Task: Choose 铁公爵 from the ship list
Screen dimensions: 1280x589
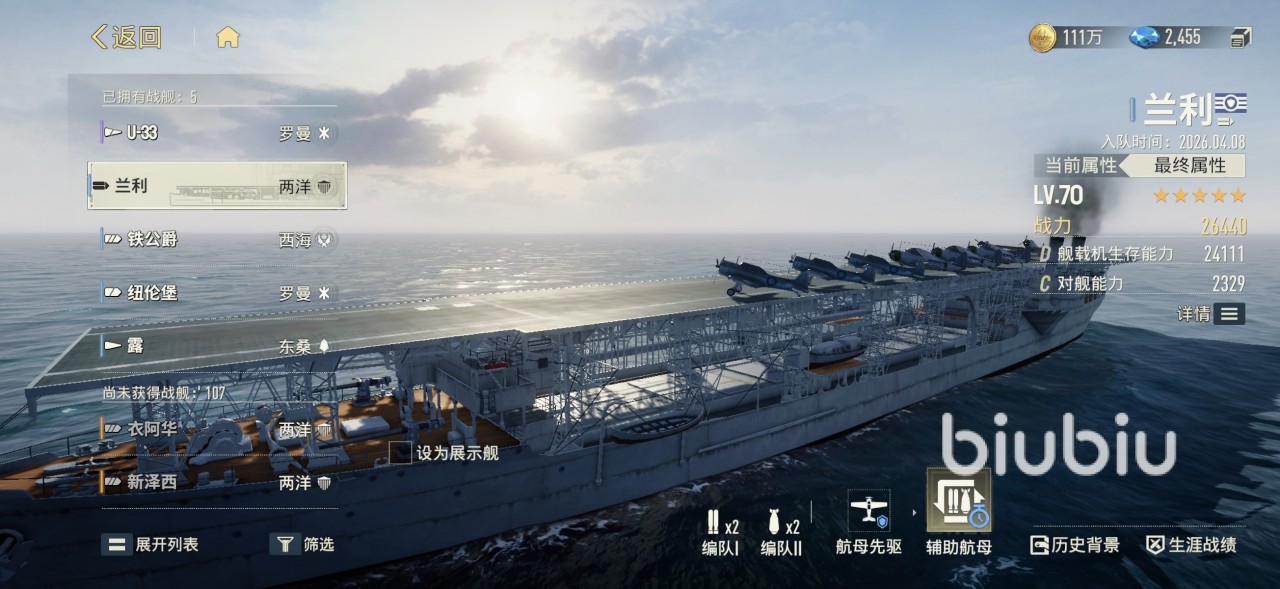Action: tap(217, 239)
